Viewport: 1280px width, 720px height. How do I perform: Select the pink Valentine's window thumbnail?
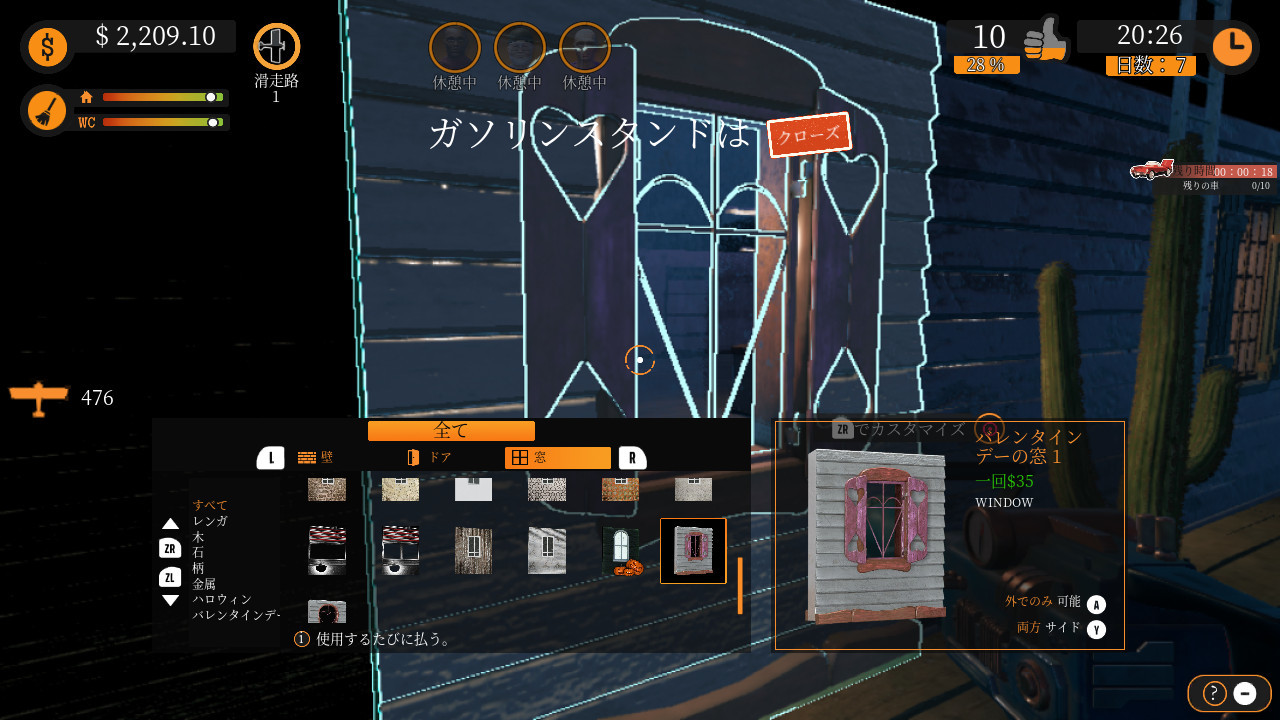(x=693, y=551)
